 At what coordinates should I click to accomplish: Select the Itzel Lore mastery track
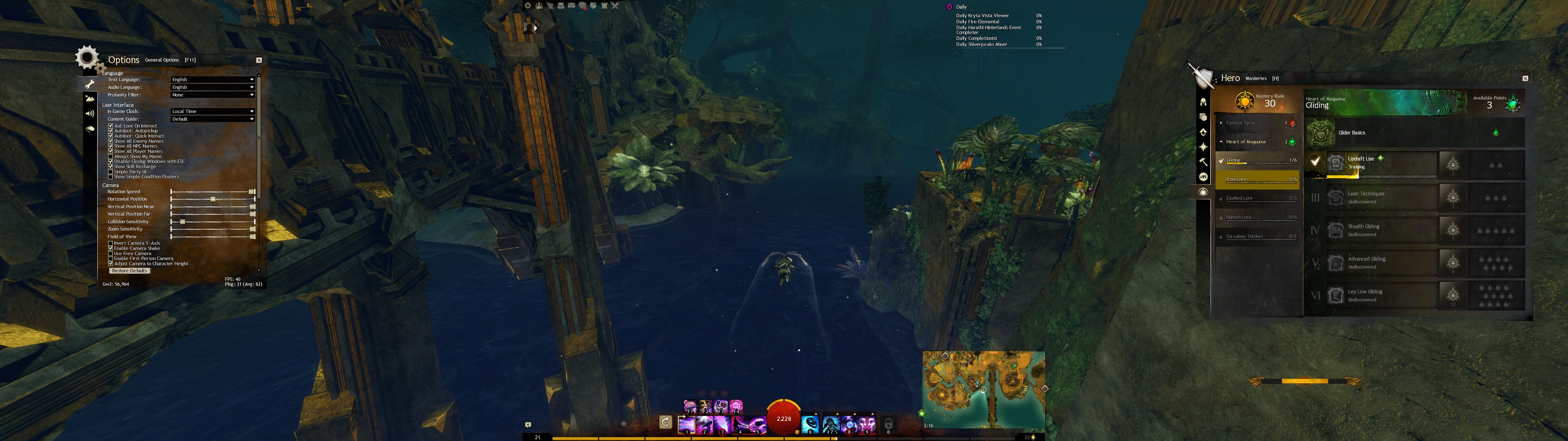click(x=1256, y=179)
